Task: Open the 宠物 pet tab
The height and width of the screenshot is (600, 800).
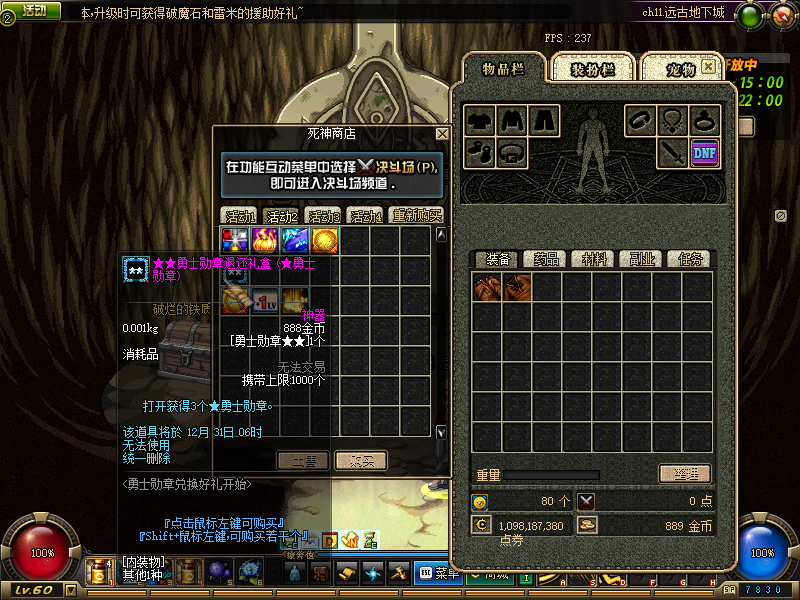Action: [681, 69]
